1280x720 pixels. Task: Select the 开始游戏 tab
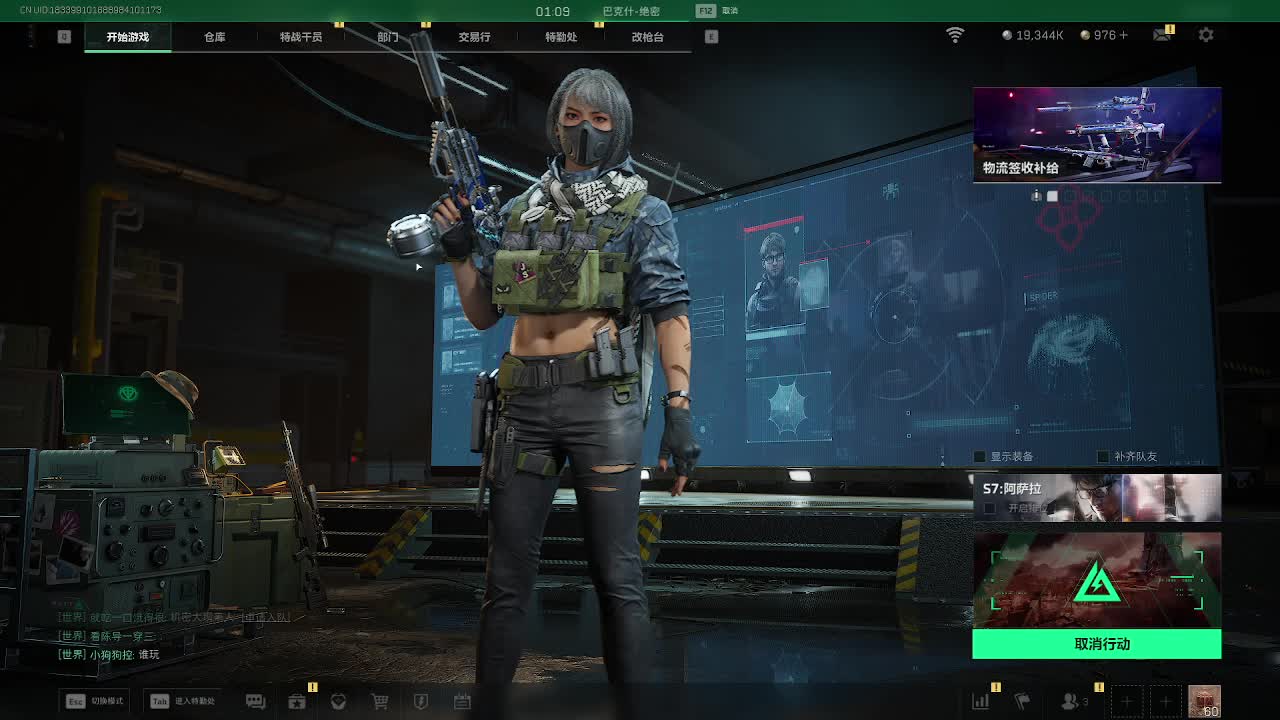[128, 37]
